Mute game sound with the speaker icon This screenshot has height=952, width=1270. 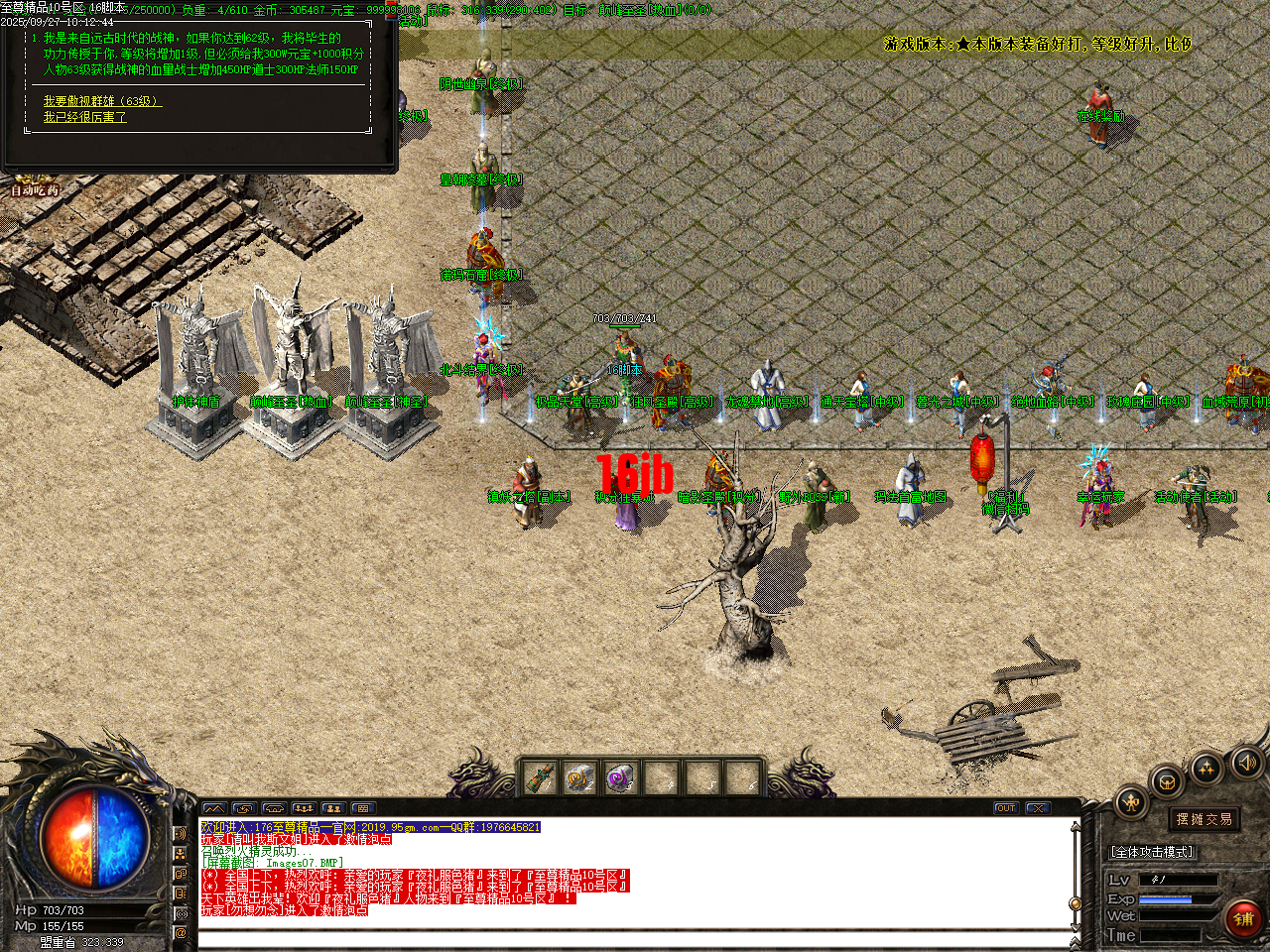coord(1246,765)
